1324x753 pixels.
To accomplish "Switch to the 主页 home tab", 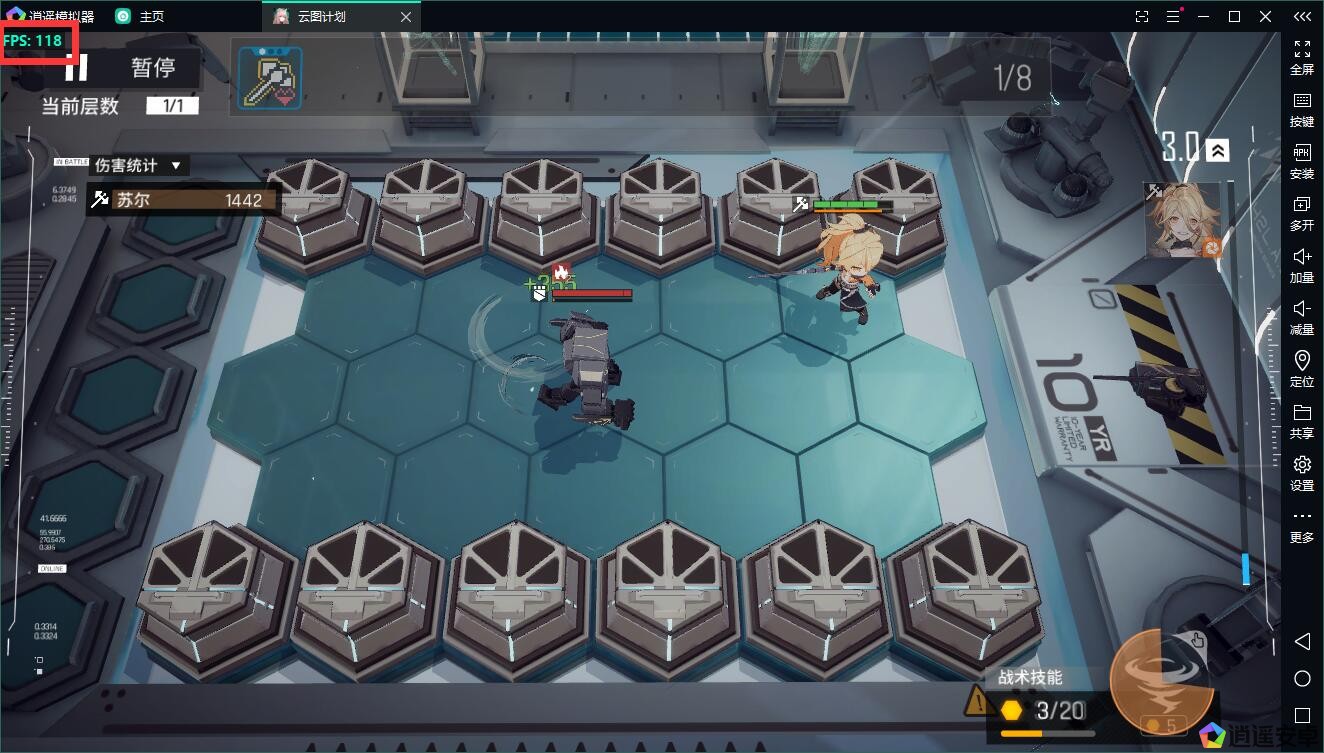I will [x=140, y=17].
